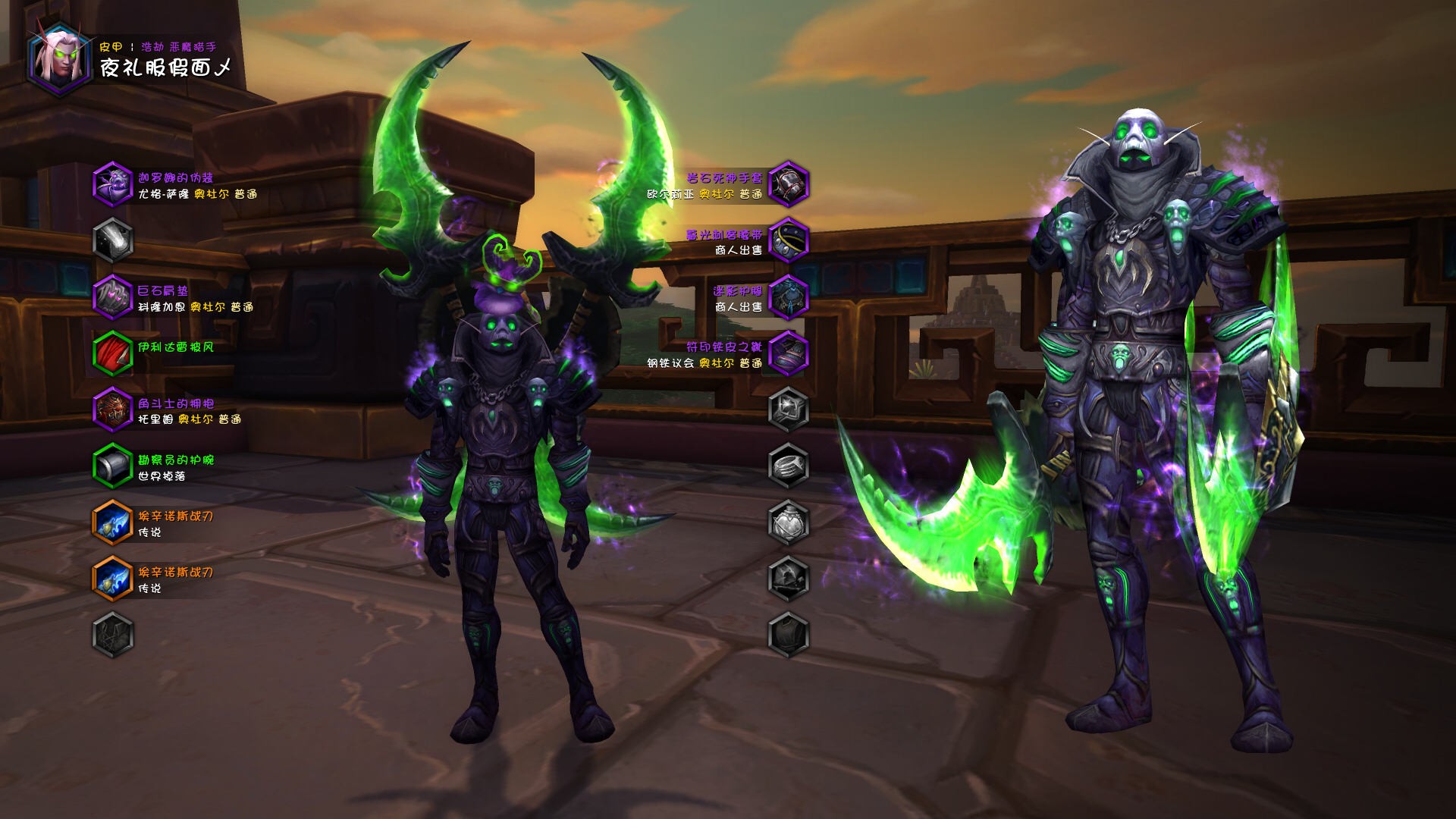Select the gray shirt slot icon
This screenshot has height=819, width=1456.
(112, 634)
